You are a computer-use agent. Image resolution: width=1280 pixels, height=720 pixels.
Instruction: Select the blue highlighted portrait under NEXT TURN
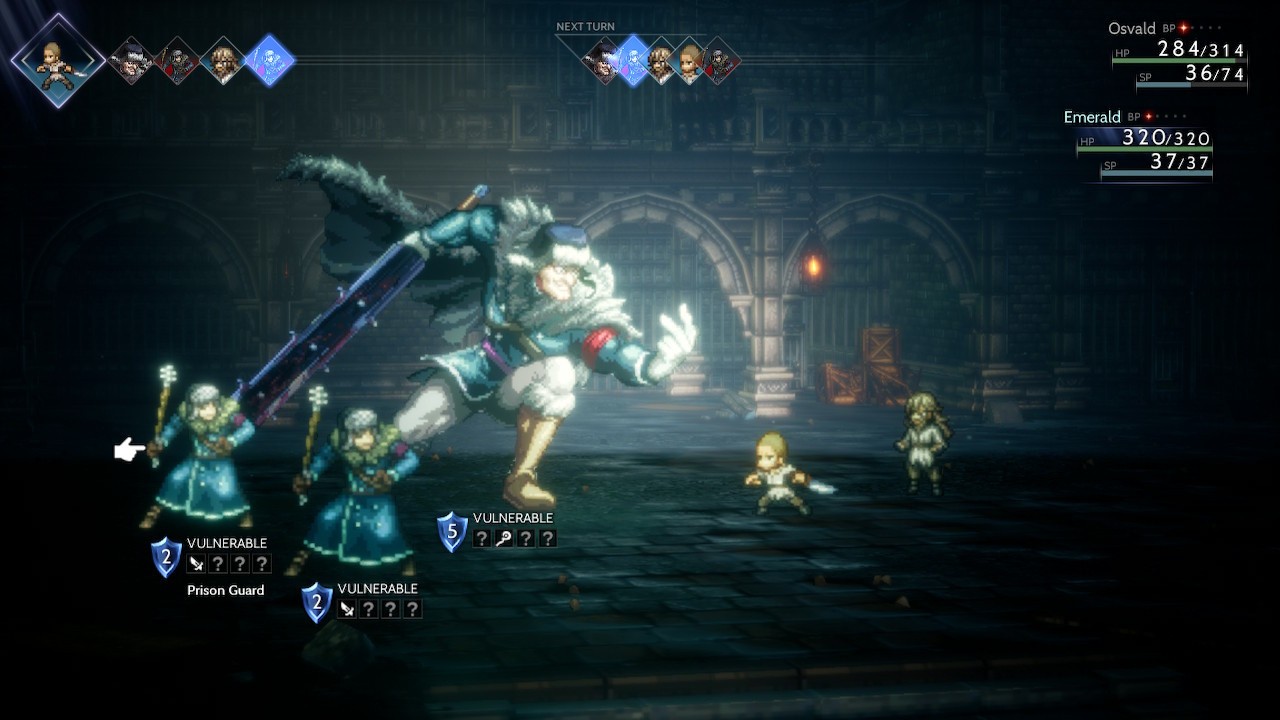tap(632, 61)
